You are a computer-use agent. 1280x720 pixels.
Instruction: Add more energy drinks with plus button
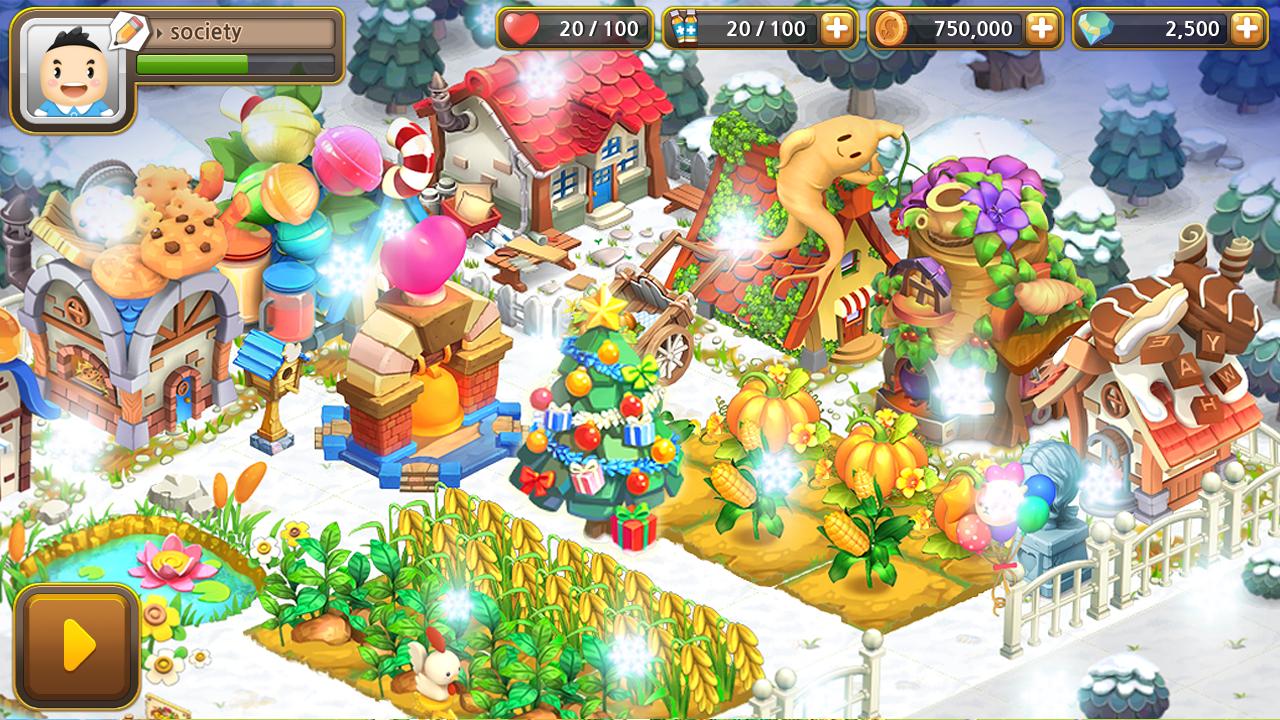(835, 29)
